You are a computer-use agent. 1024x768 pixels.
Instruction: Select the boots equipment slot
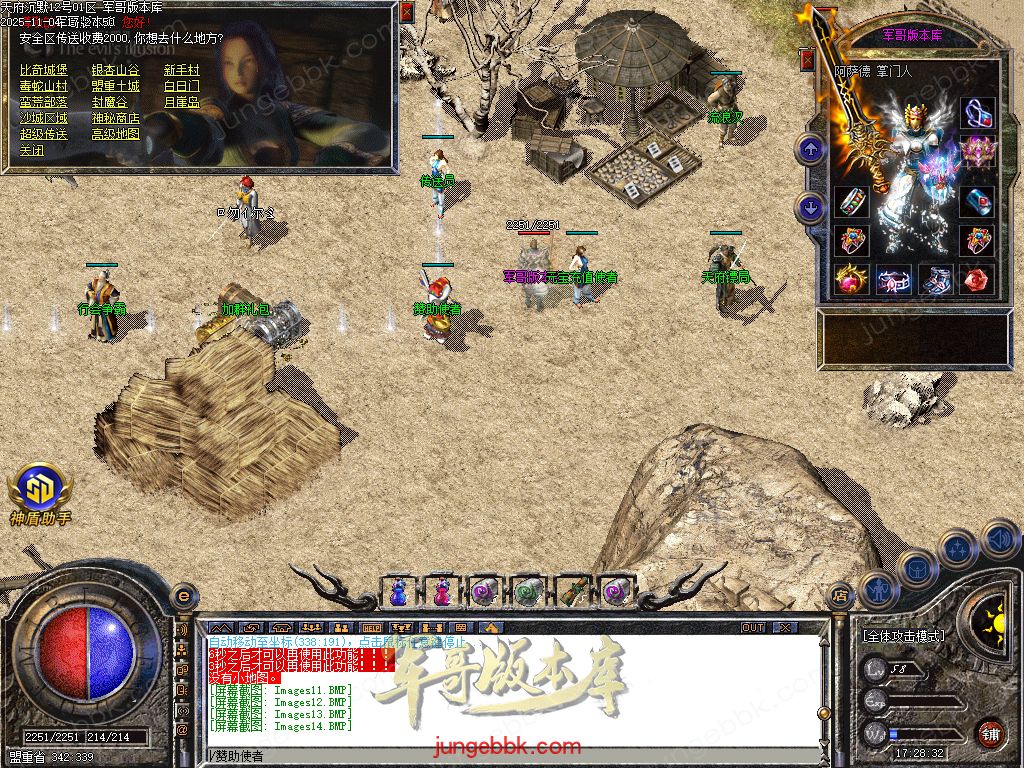tap(936, 280)
